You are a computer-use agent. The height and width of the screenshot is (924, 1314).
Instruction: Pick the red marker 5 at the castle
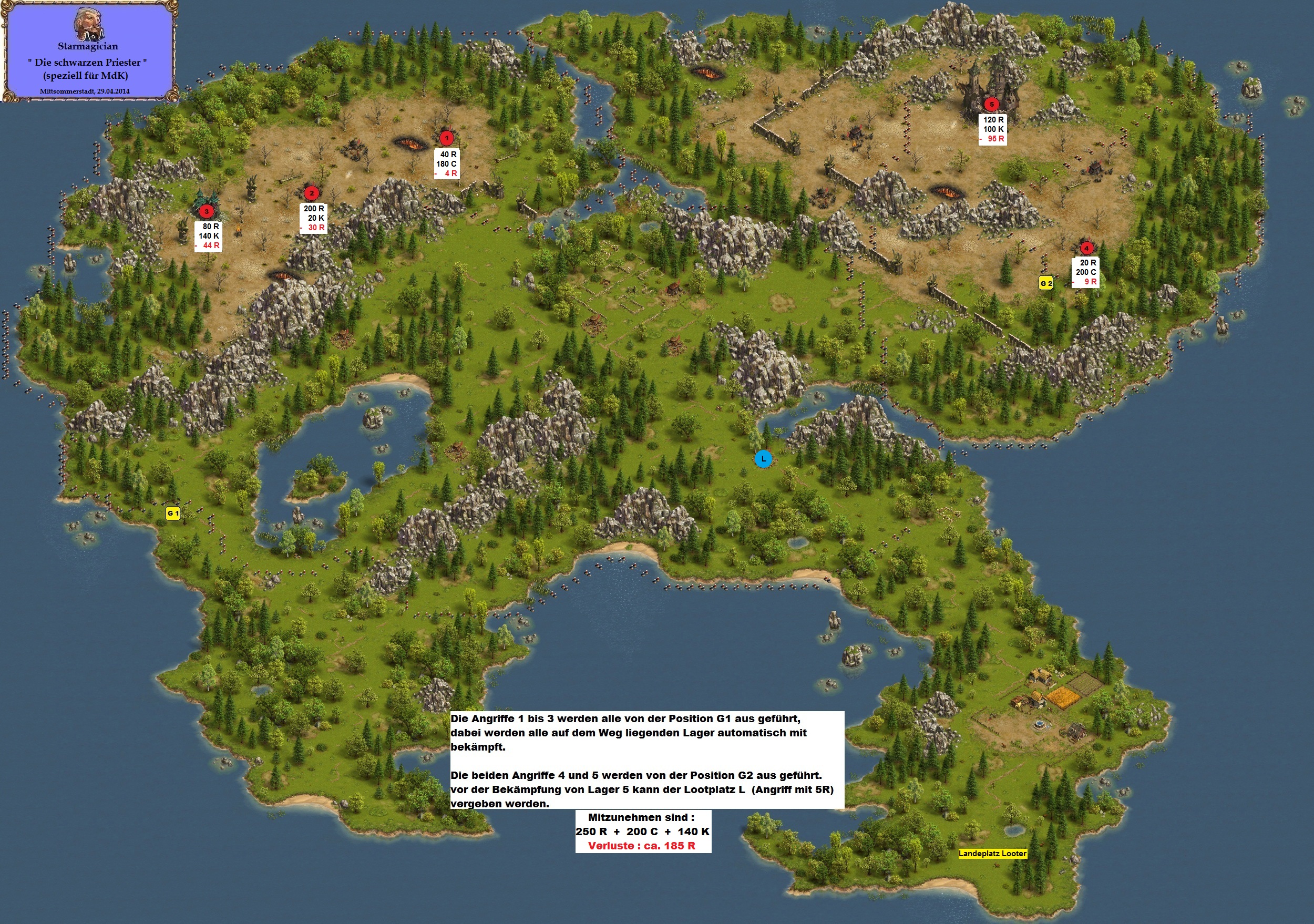pos(991,104)
